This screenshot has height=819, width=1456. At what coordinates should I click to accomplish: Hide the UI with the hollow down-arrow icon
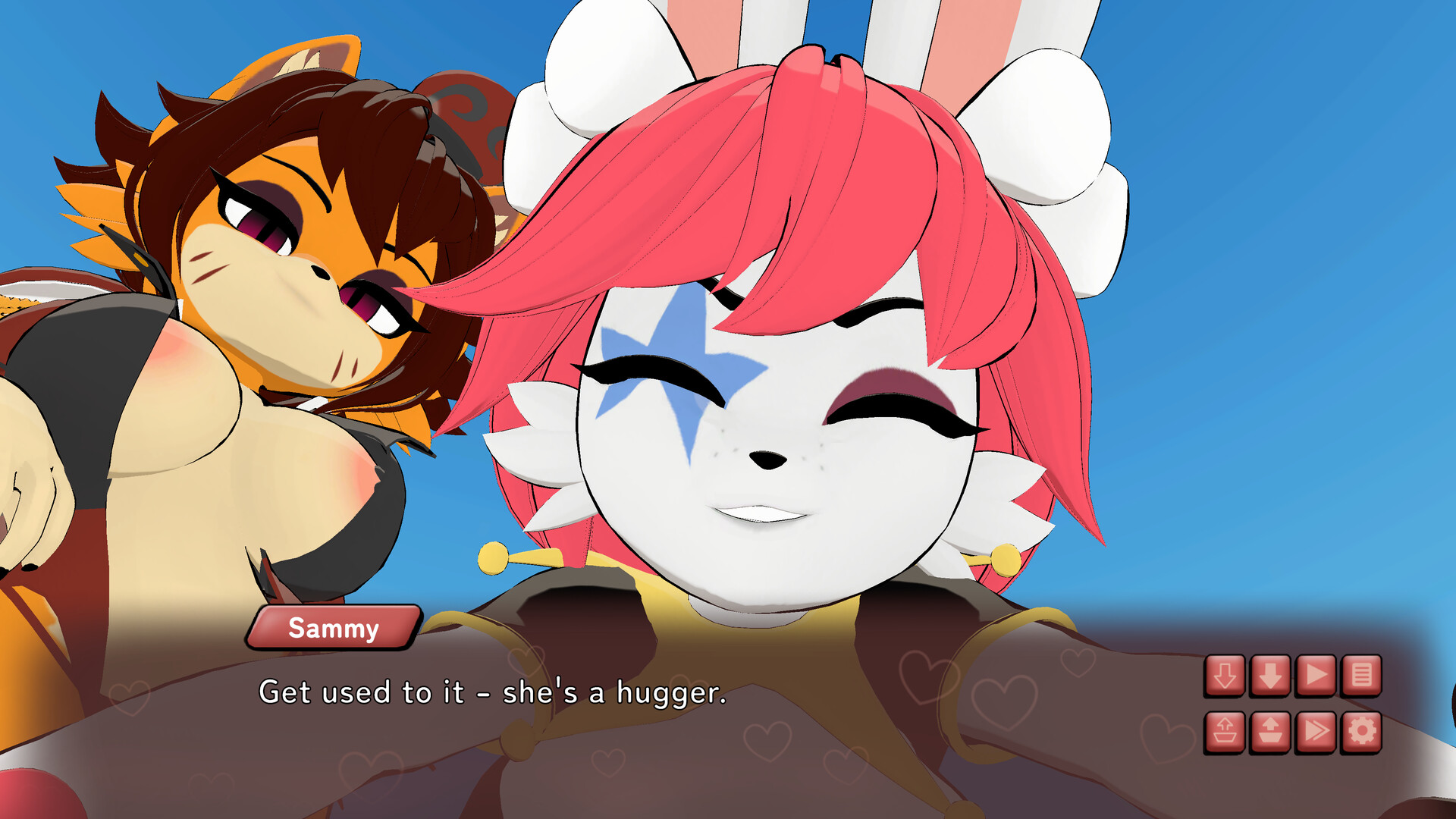point(1224,675)
